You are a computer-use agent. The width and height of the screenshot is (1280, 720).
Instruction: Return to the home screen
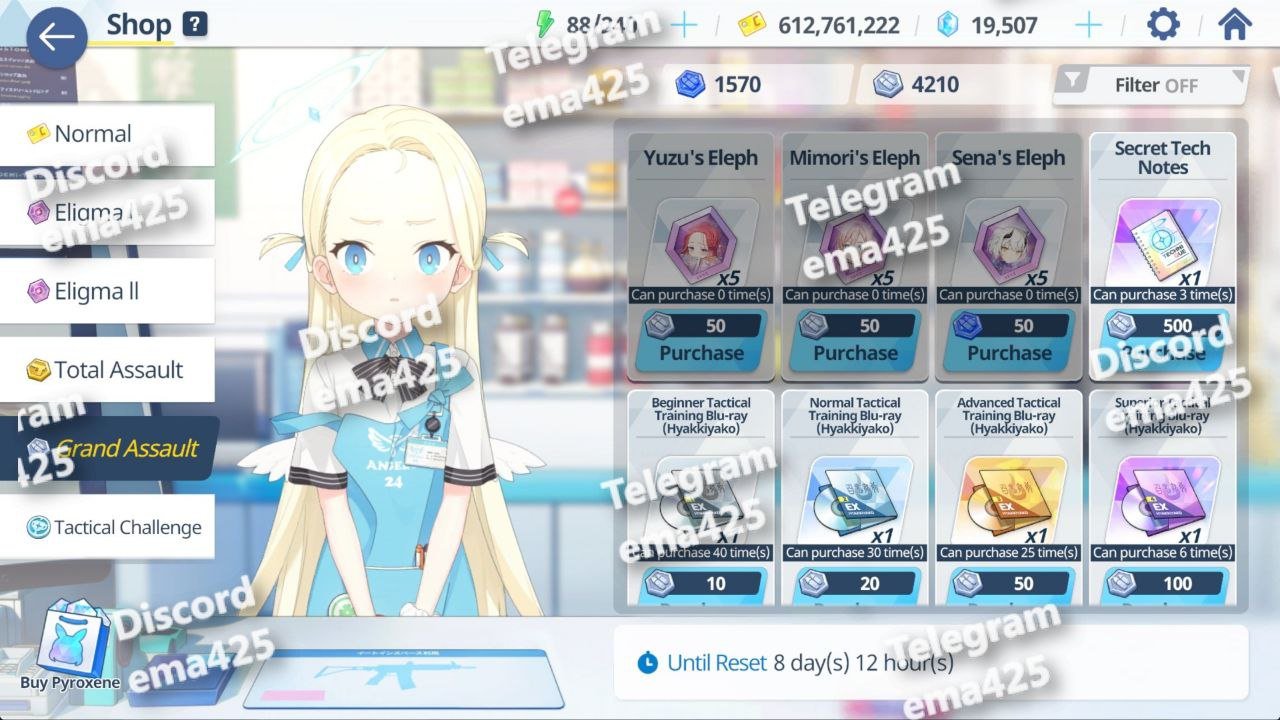pos(1235,25)
